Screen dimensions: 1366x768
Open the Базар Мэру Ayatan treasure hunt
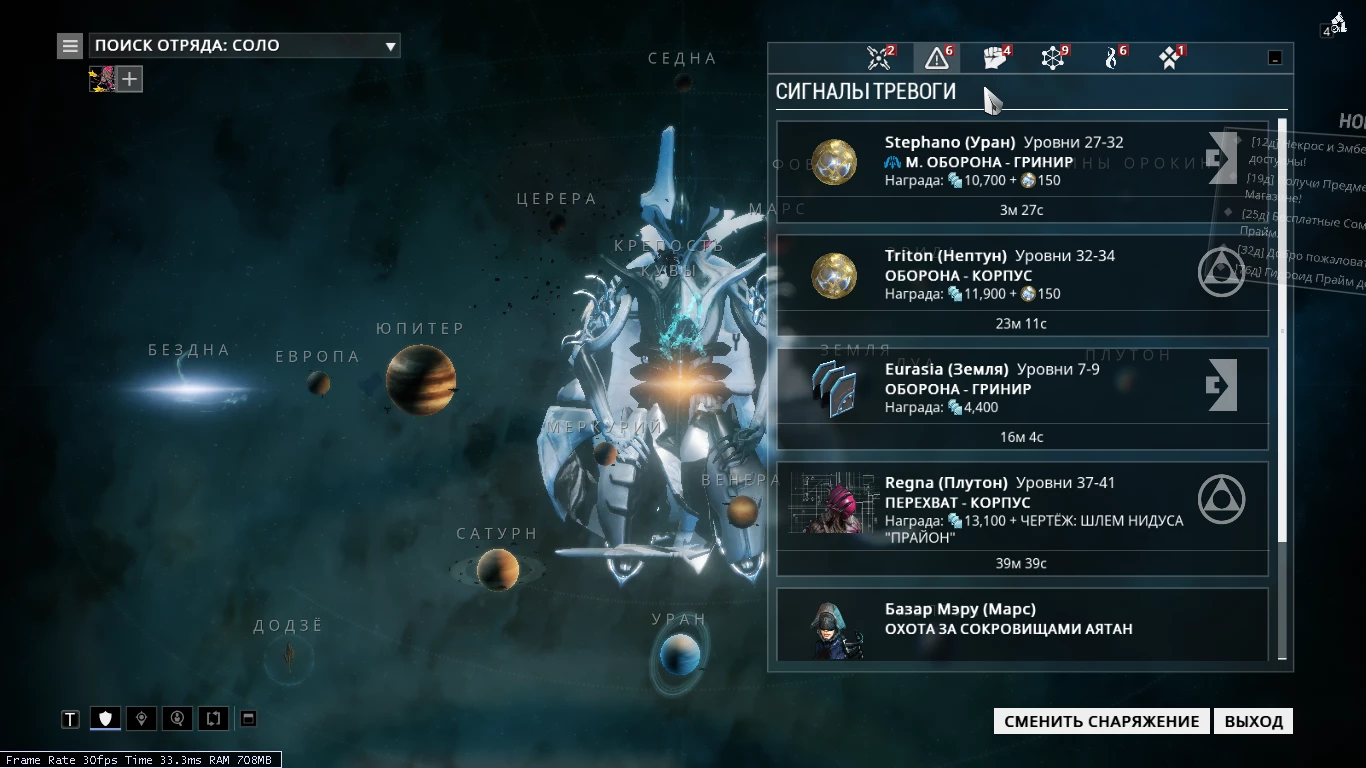[x=1022, y=624]
